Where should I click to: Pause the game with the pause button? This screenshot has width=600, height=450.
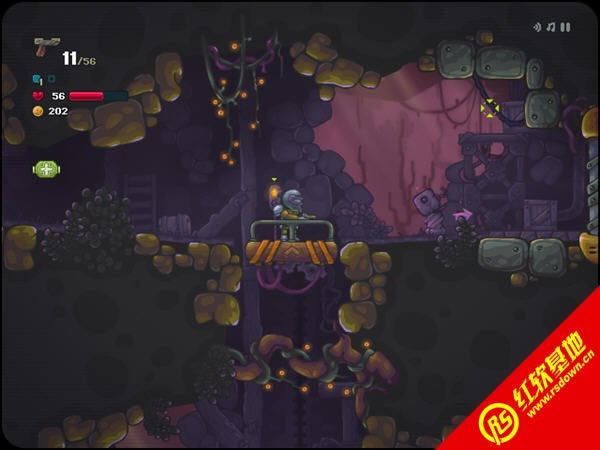[x=565, y=27]
